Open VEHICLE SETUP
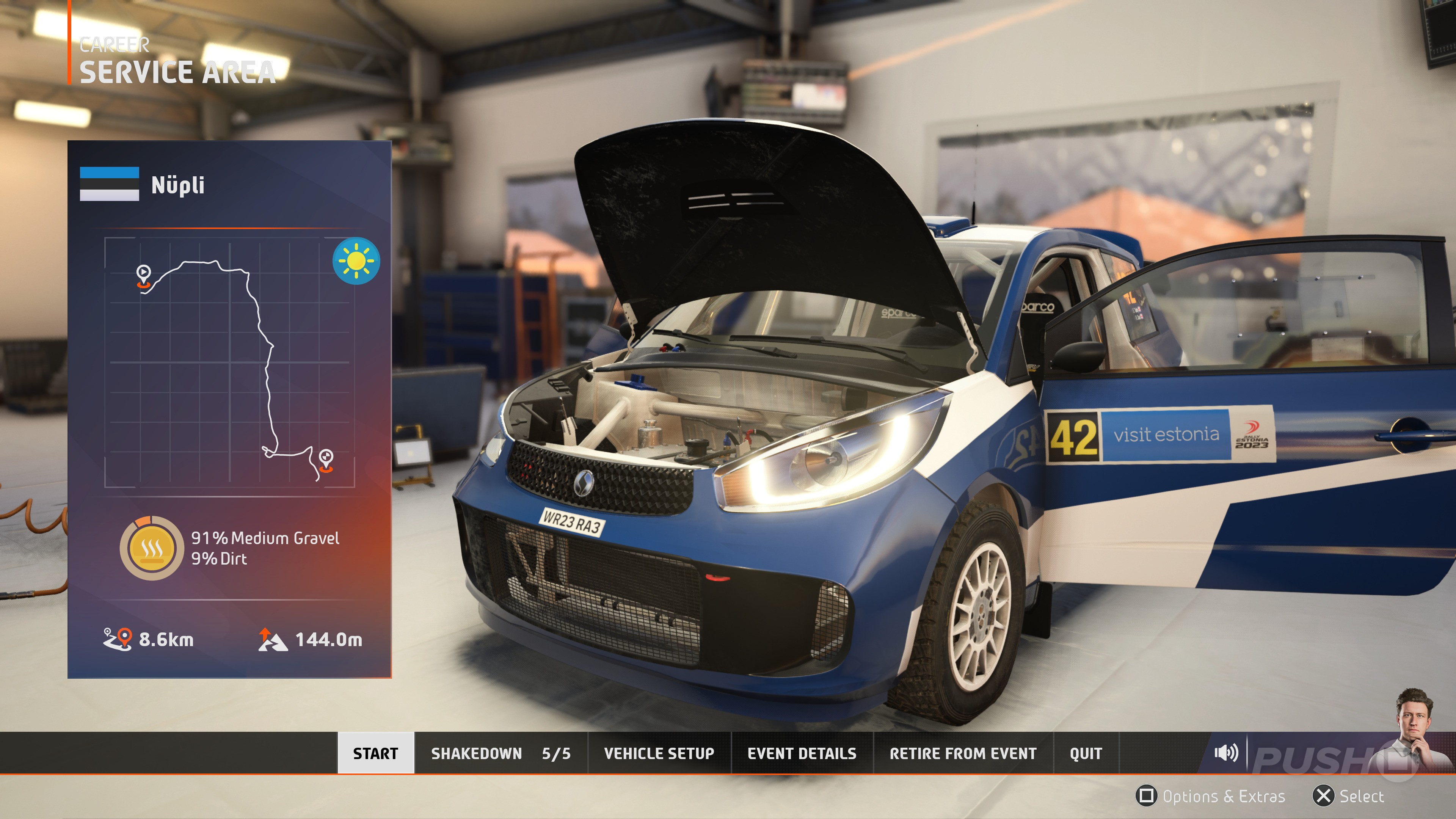The image size is (1456, 819). [659, 753]
